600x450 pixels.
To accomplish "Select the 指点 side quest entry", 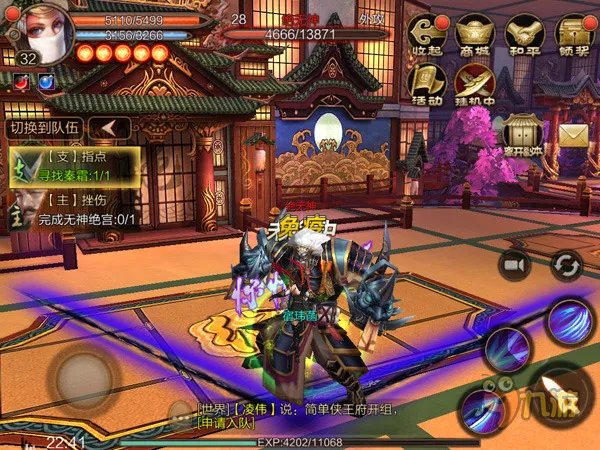I will tap(75, 166).
